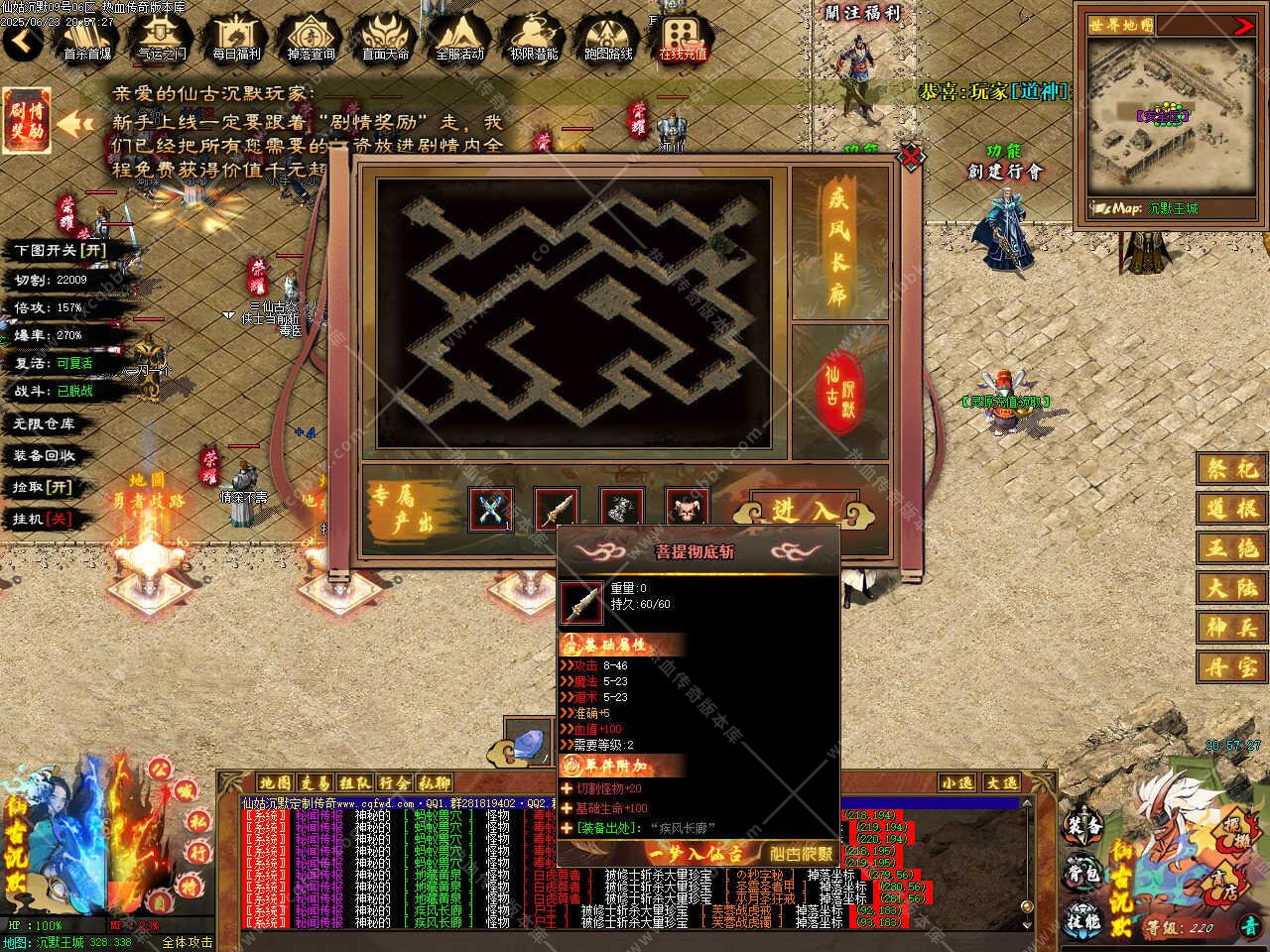Open the 全服活动 server events icon
This screenshot has width=1270, height=952.
459,38
